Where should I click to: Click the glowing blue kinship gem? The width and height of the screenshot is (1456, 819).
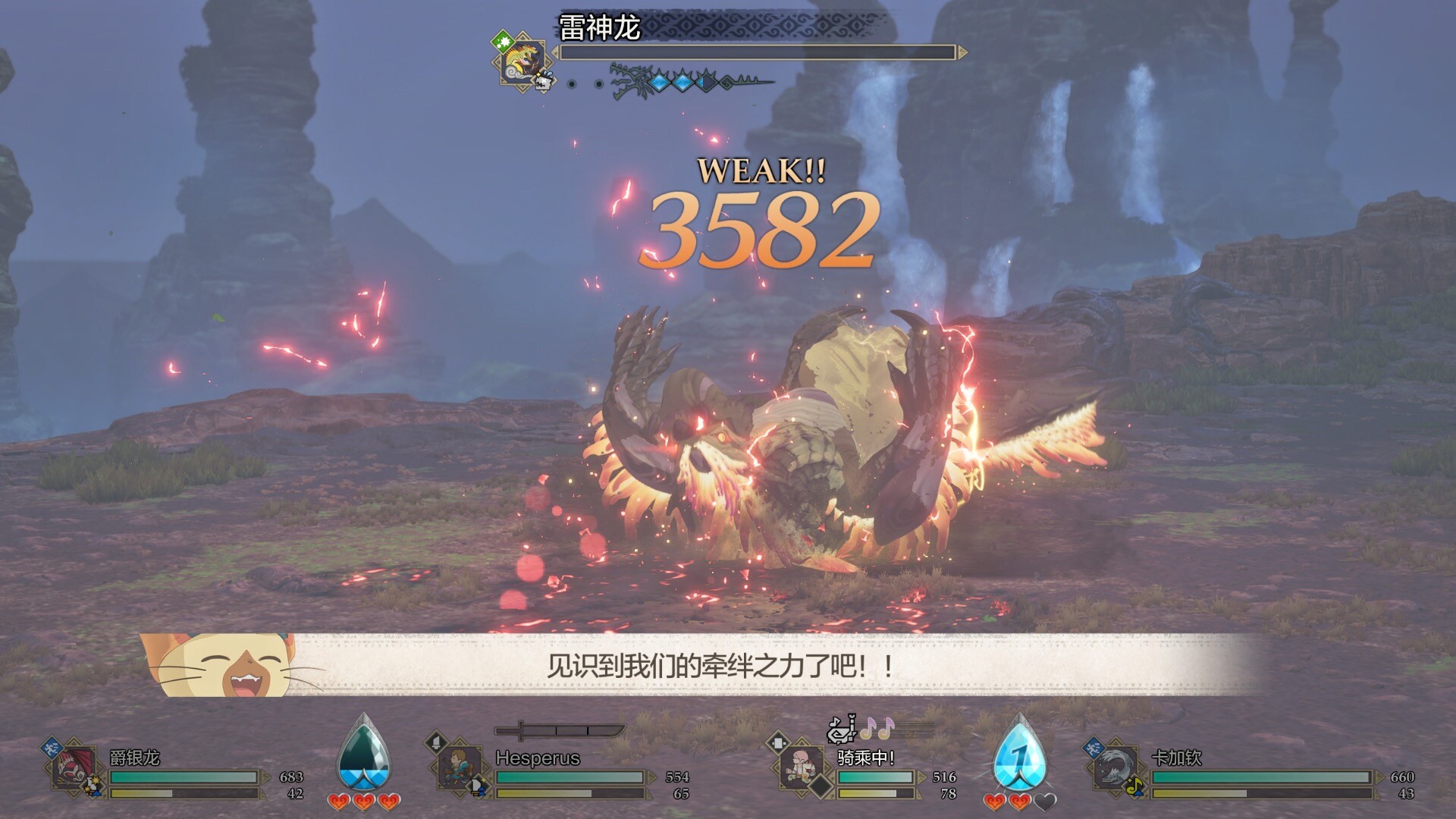coord(1020,755)
